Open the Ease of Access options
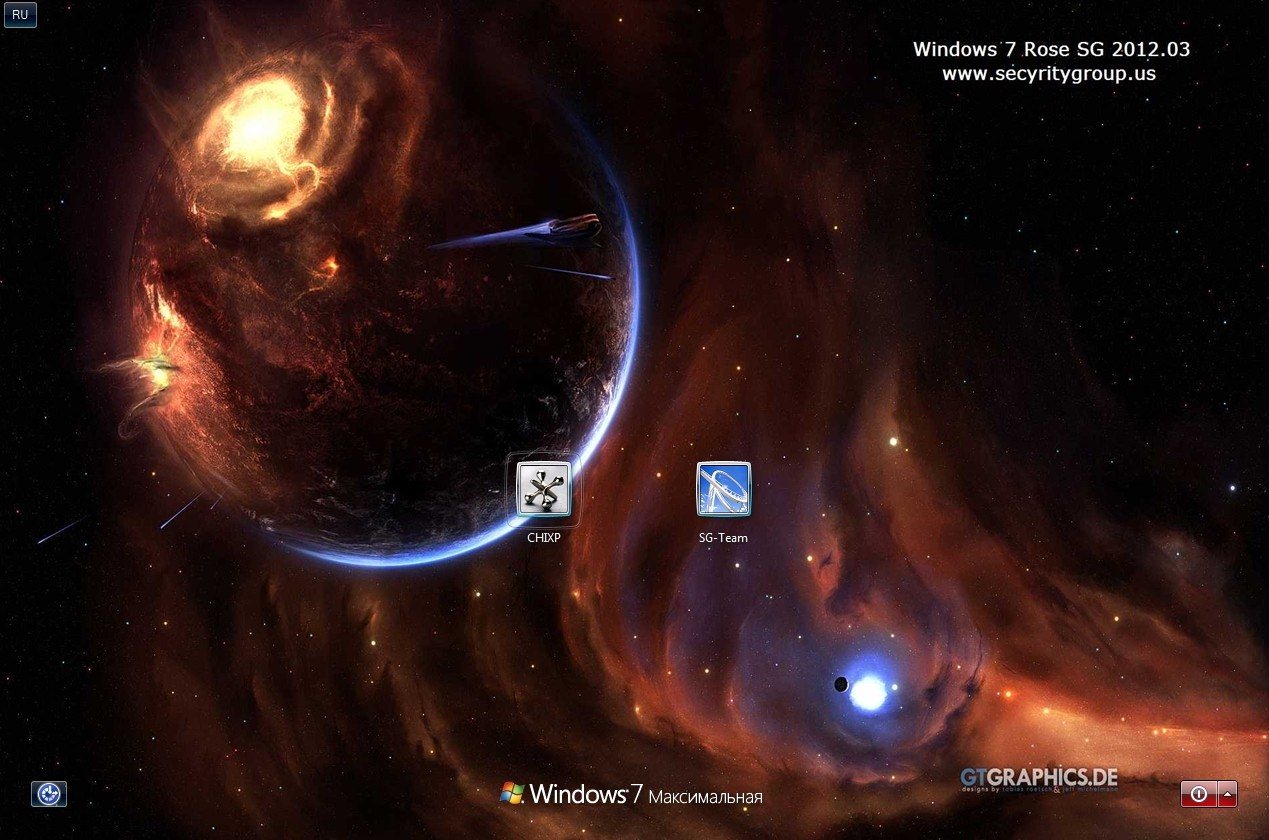Screen dimensions: 1269x840 coord(49,794)
